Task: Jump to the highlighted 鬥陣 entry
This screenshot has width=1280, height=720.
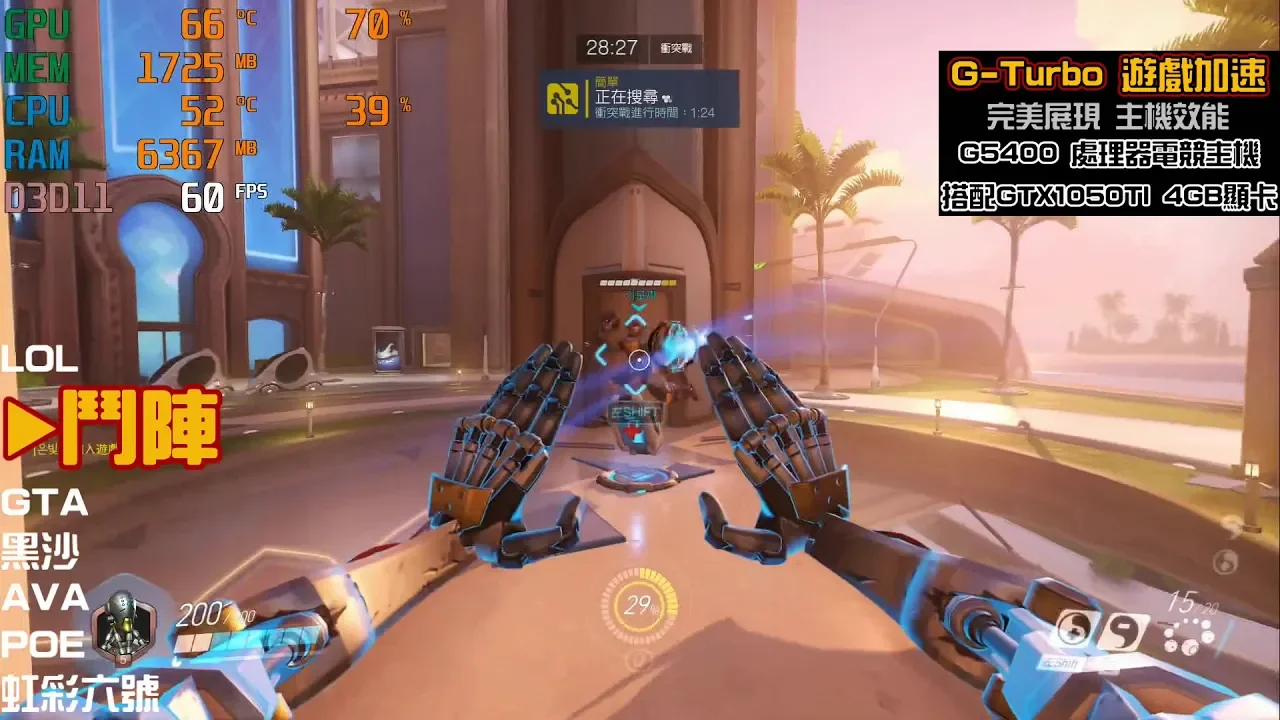Action: point(112,428)
